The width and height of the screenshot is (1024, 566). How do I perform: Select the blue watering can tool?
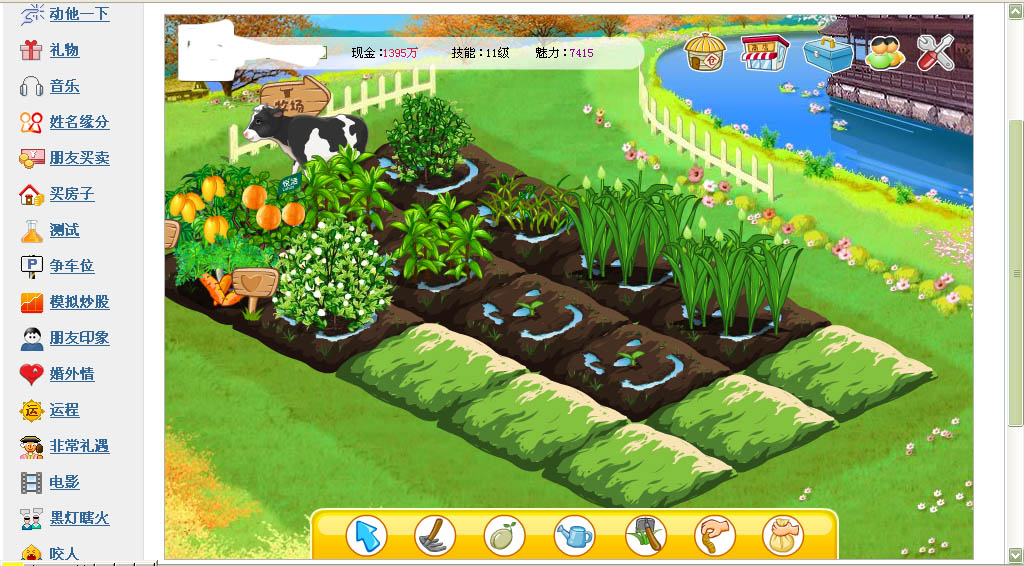coord(575,536)
